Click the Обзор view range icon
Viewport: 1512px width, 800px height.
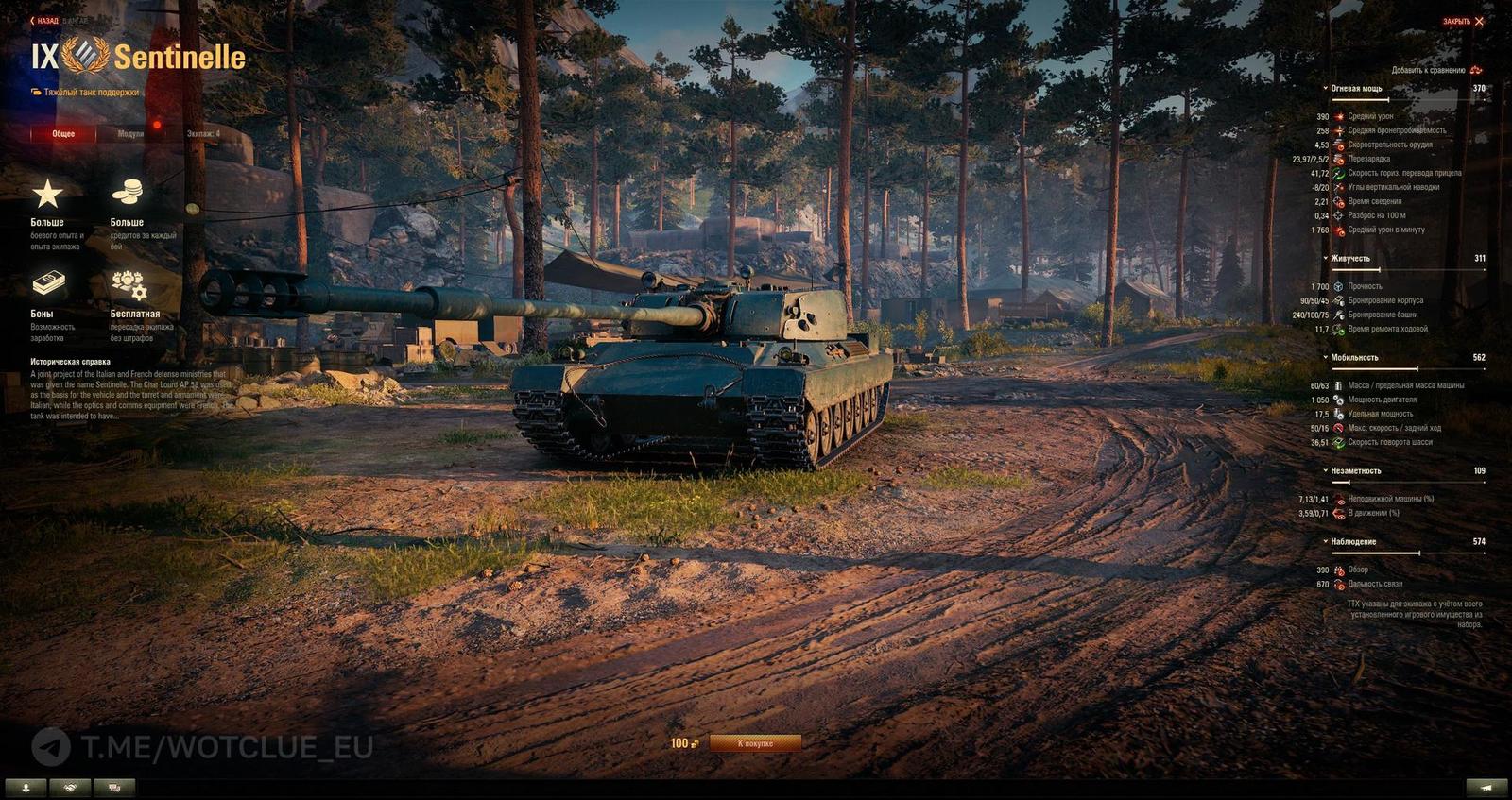(1339, 570)
